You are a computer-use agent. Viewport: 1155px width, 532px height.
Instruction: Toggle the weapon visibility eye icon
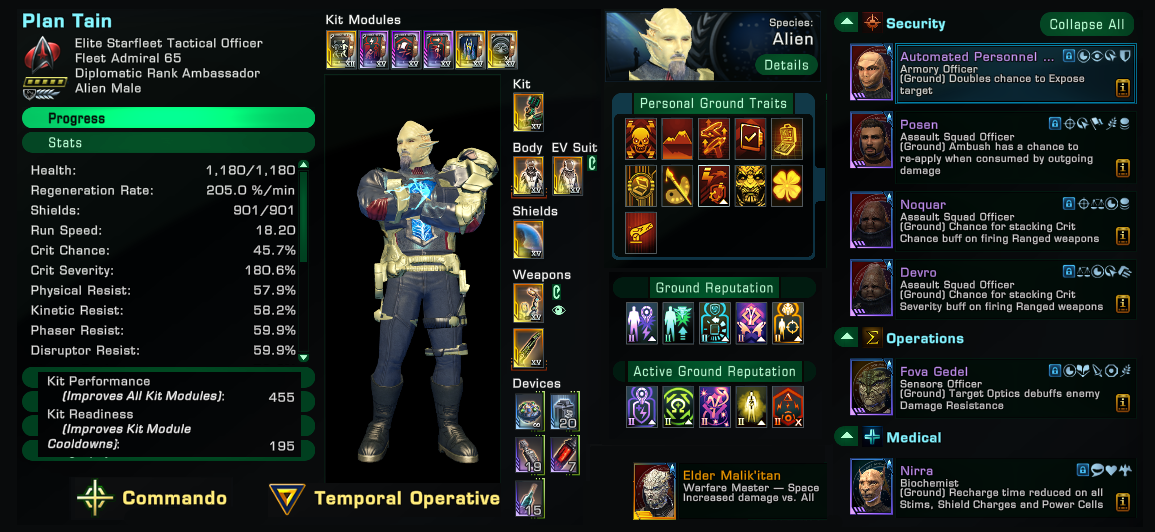(558, 311)
